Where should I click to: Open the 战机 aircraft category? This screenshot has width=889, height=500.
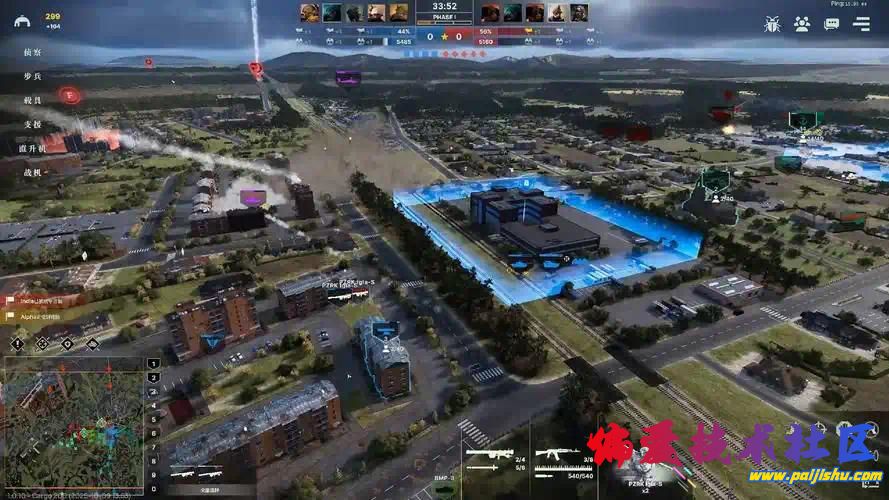tap(32, 172)
